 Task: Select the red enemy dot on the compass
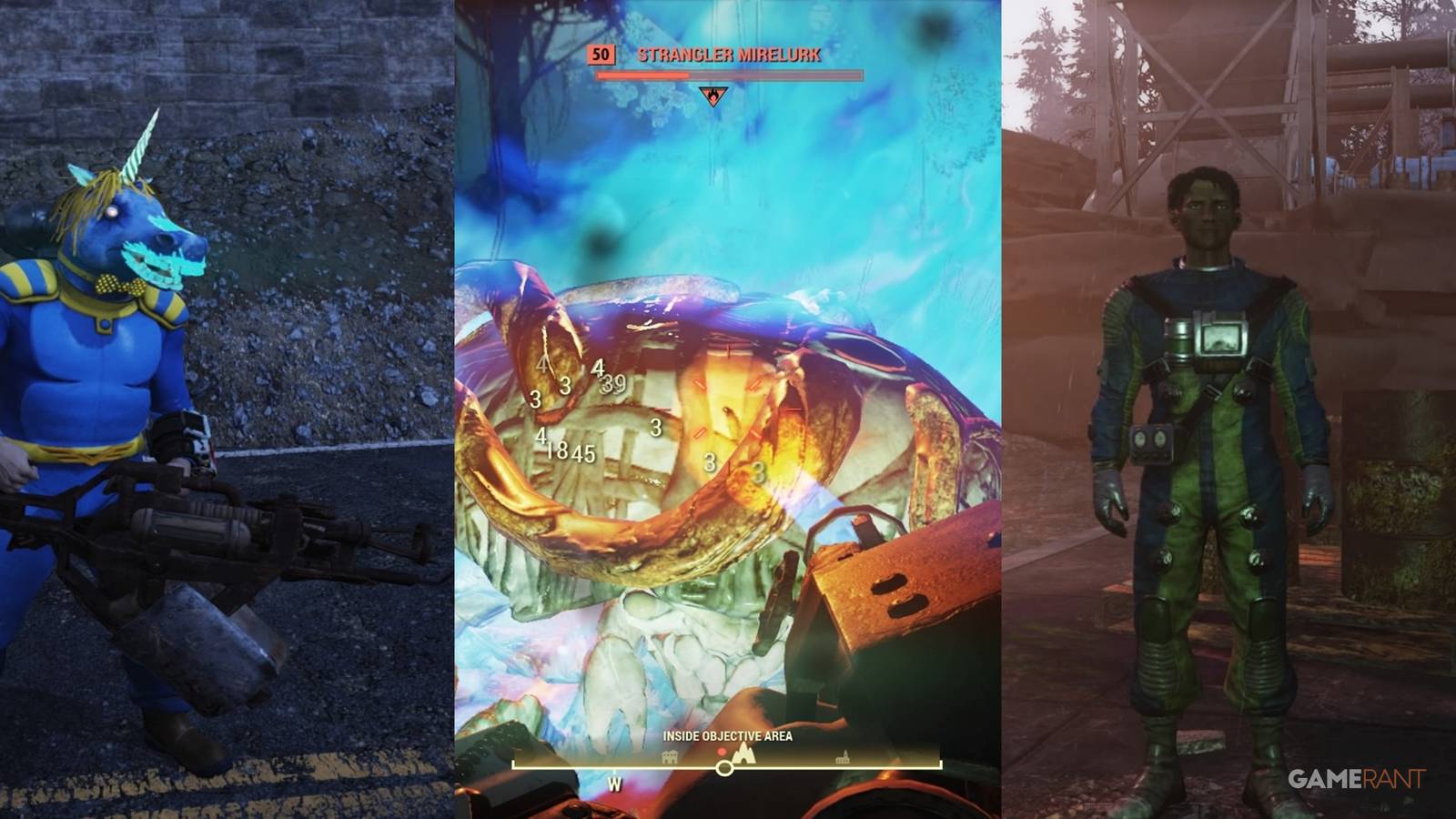pos(722,751)
